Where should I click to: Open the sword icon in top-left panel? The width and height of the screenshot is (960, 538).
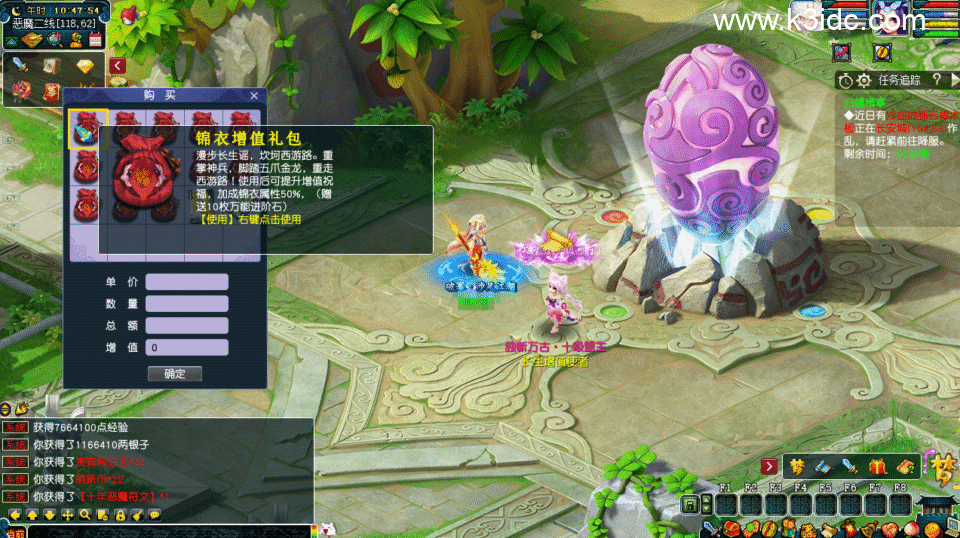[22, 66]
